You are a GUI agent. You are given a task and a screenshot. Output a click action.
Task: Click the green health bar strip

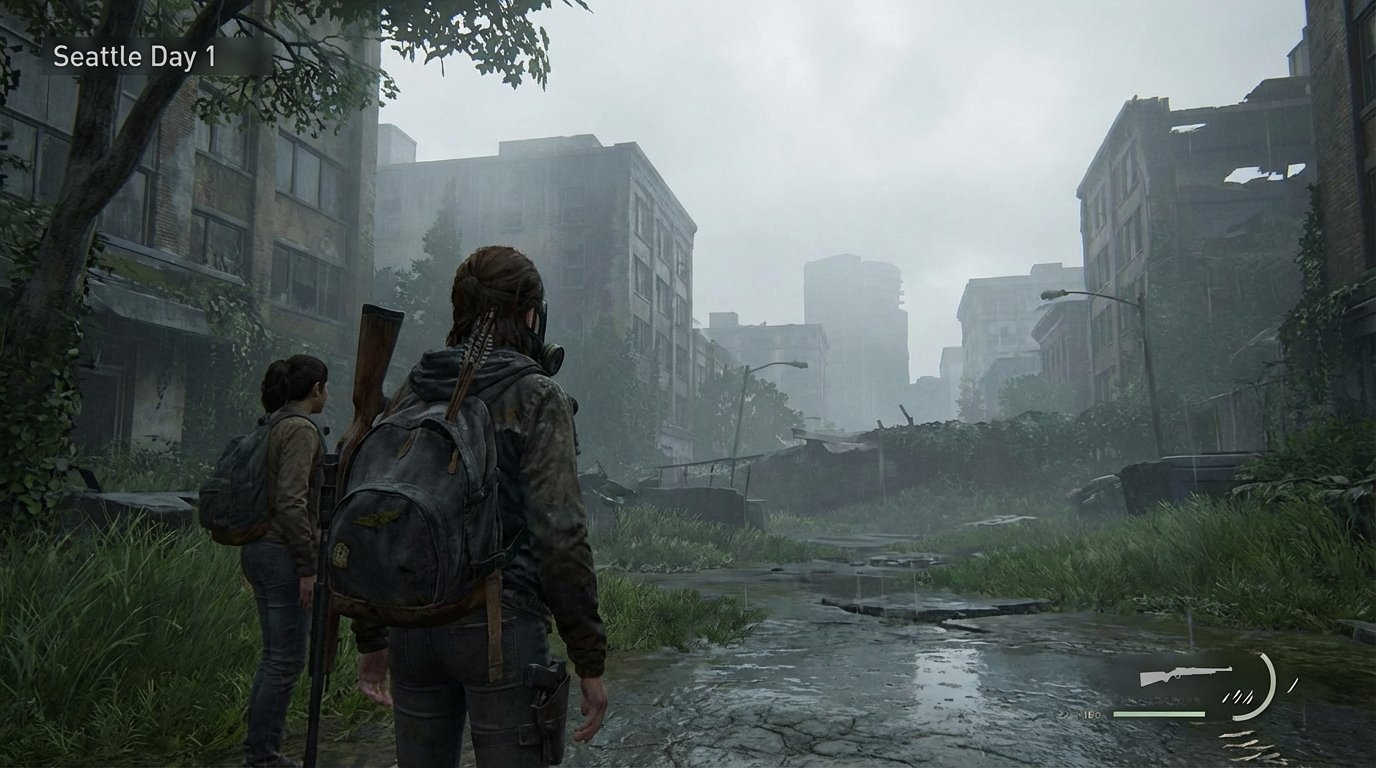[1160, 714]
